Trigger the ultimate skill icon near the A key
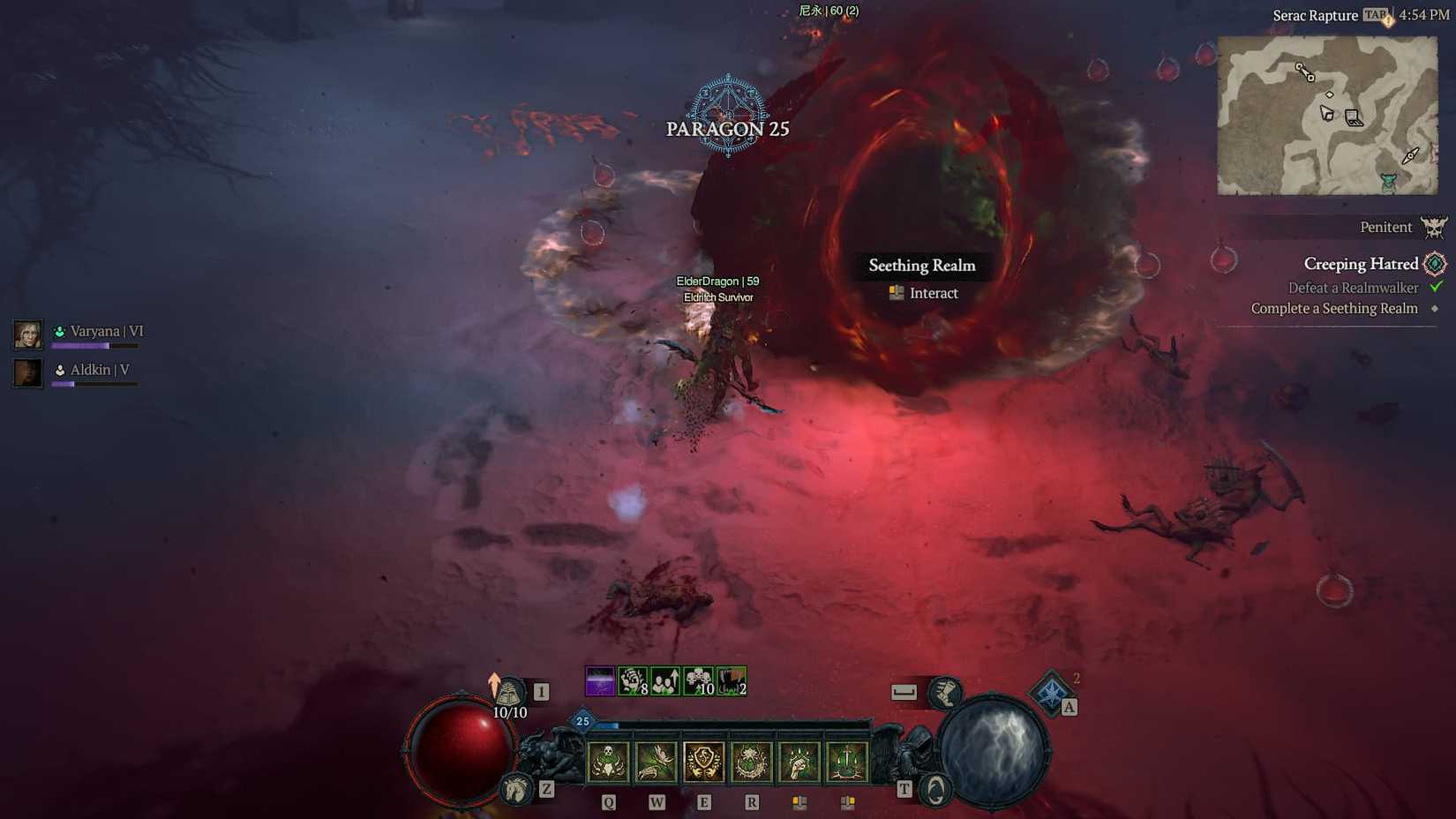This screenshot has height=819, width=1456. 1052,694
